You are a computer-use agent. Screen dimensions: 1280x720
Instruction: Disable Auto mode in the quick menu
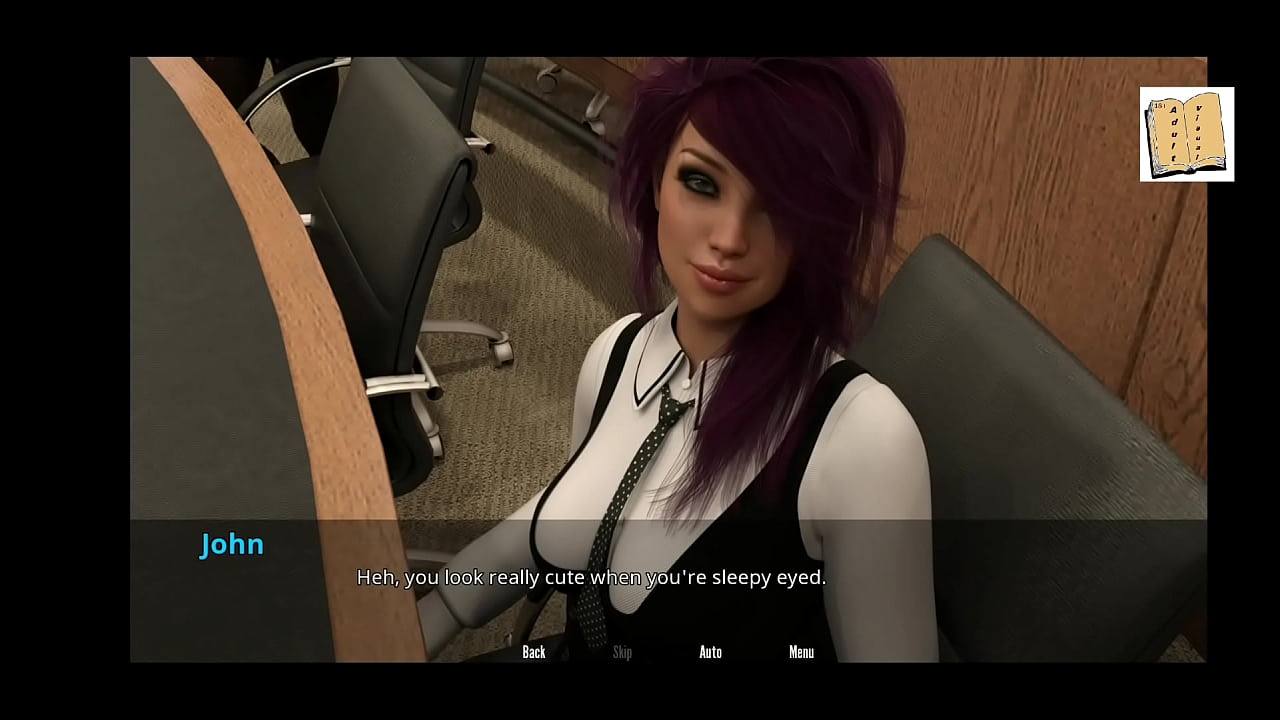[x=710, y=651]
